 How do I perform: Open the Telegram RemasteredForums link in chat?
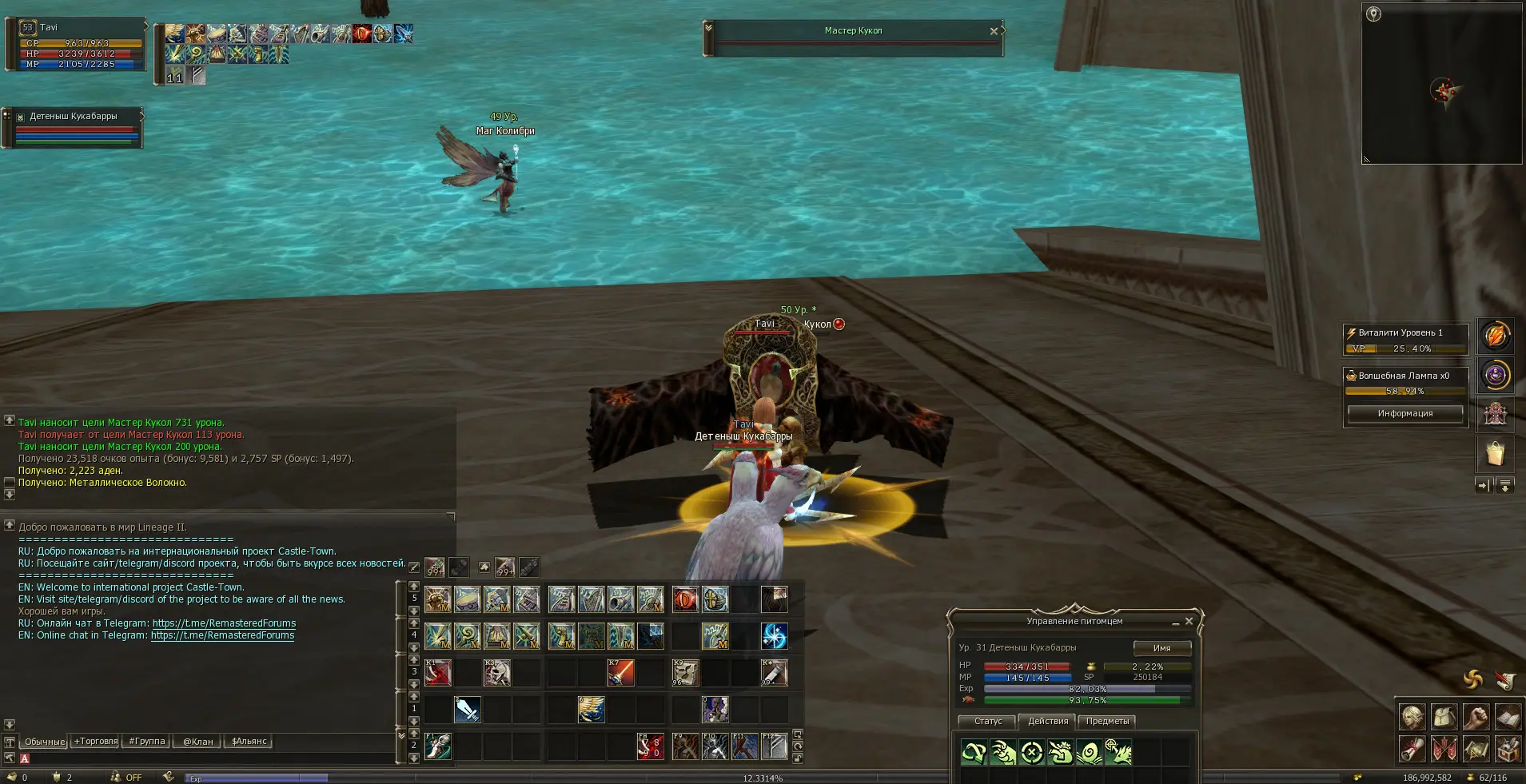click(x=224, y=623)
